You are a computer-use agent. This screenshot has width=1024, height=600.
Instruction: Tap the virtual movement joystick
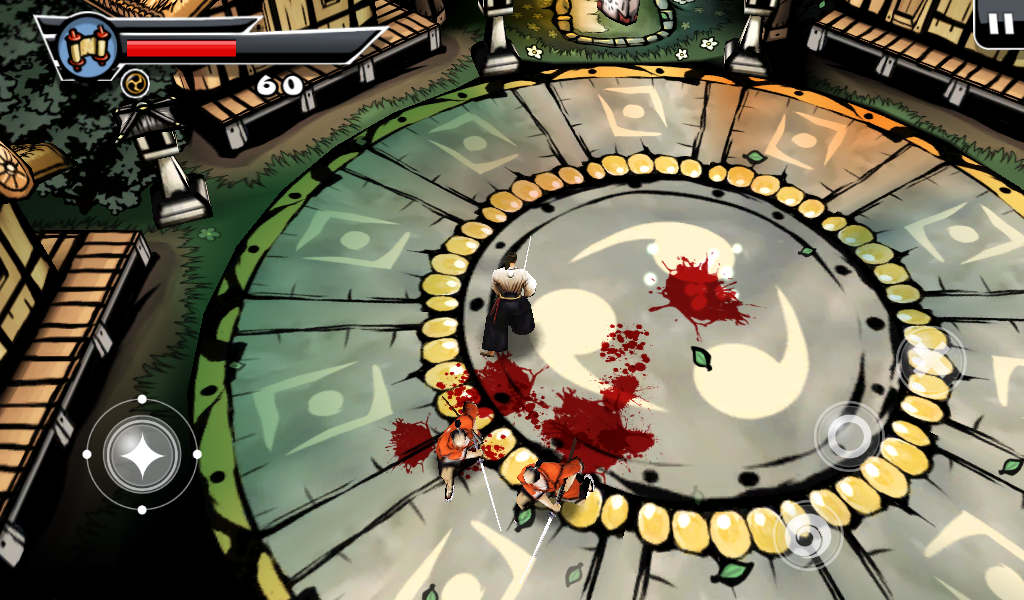[x=142, y=454]
